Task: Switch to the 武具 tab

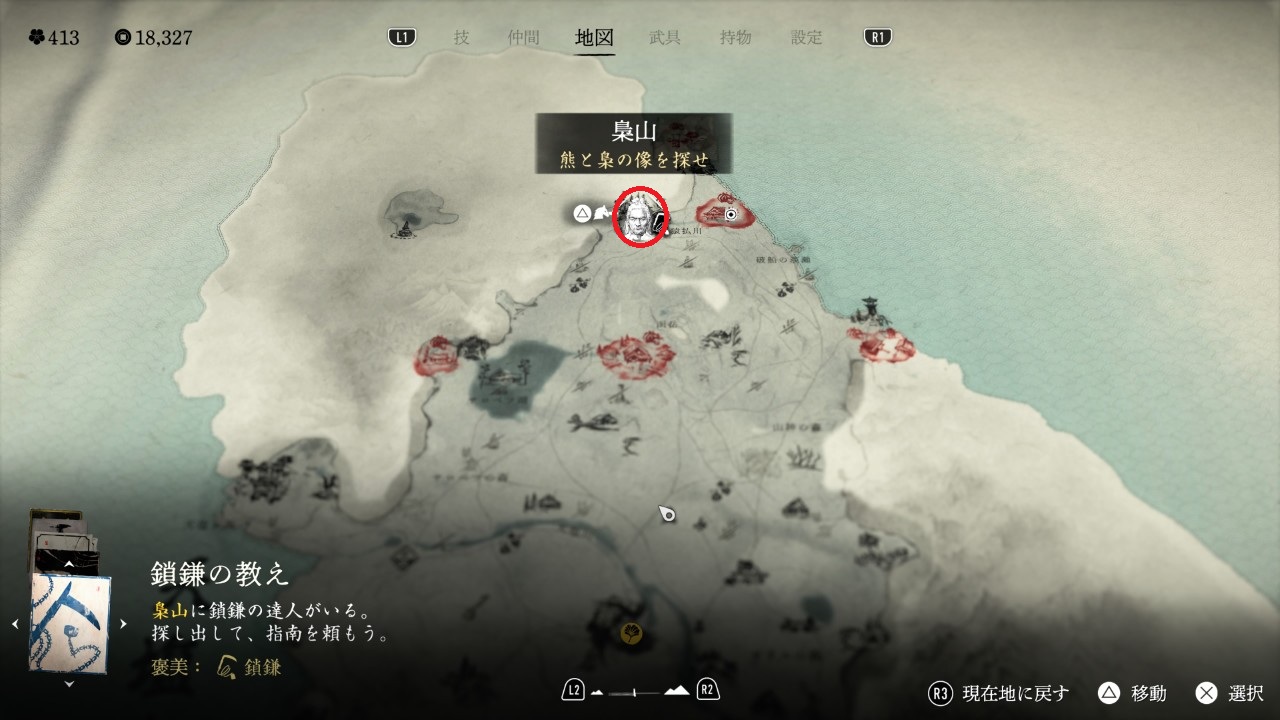Action: point(665,38)
